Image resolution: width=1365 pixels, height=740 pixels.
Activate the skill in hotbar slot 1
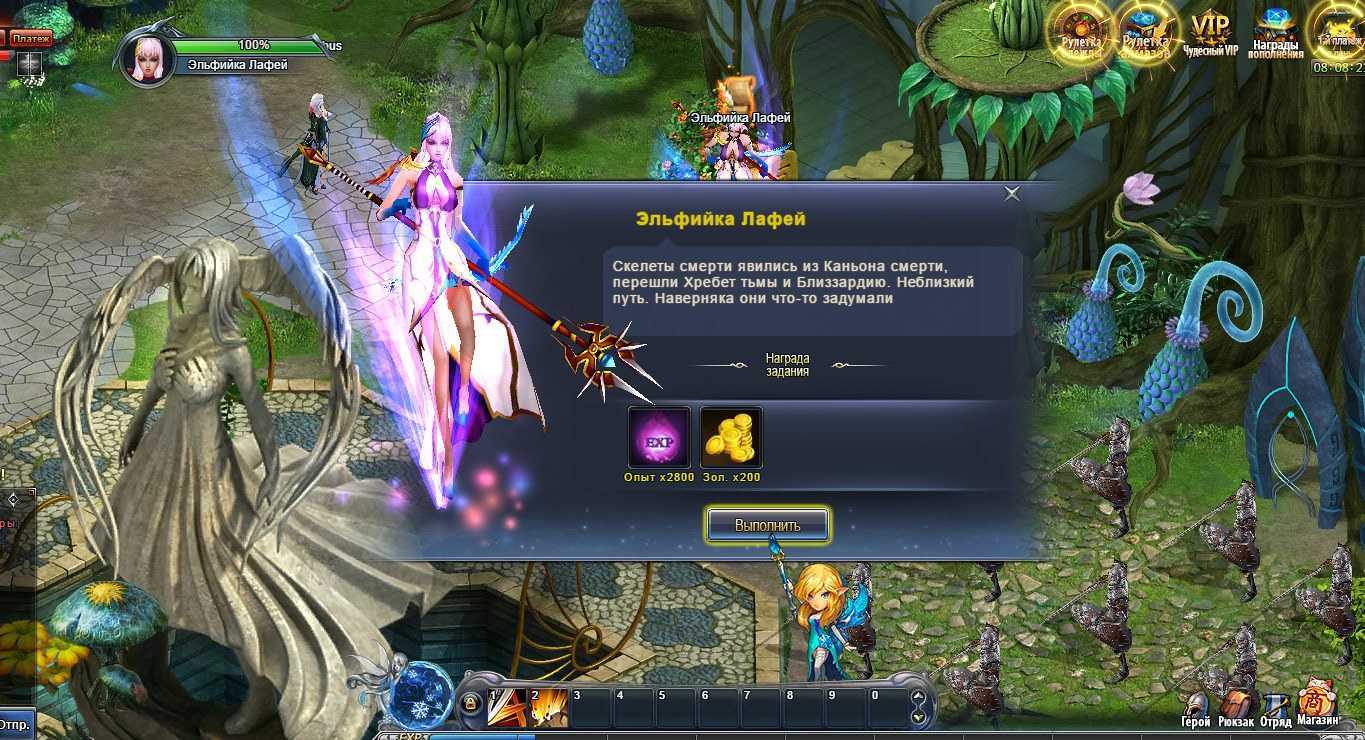coord(506,708)
